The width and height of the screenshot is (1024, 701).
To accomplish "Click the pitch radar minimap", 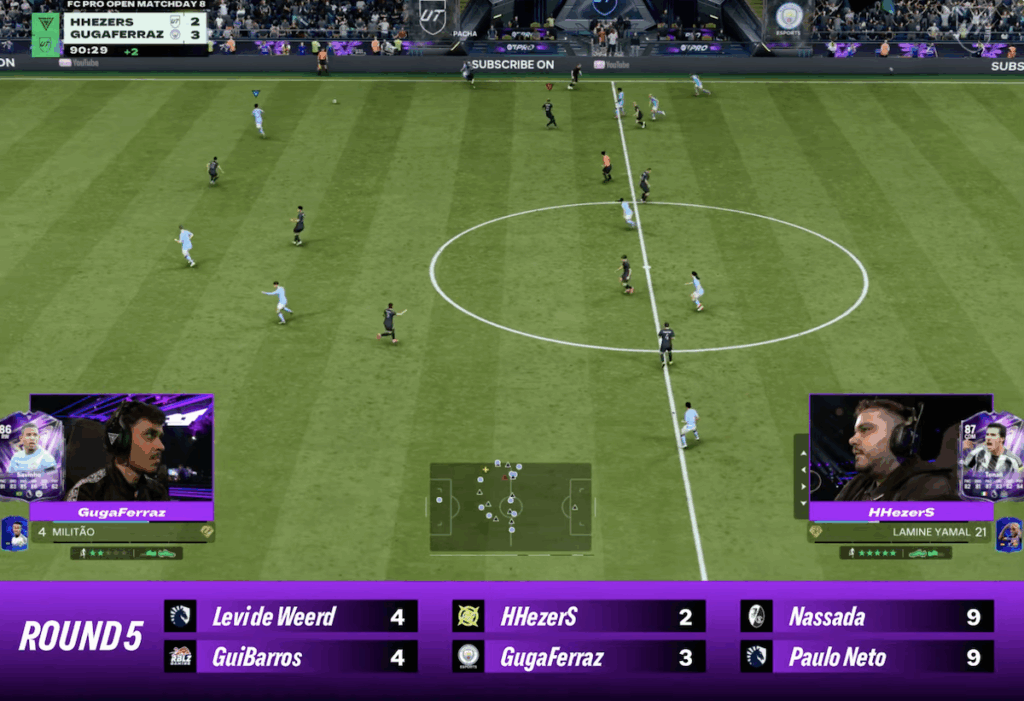I will tap(510, 507).
